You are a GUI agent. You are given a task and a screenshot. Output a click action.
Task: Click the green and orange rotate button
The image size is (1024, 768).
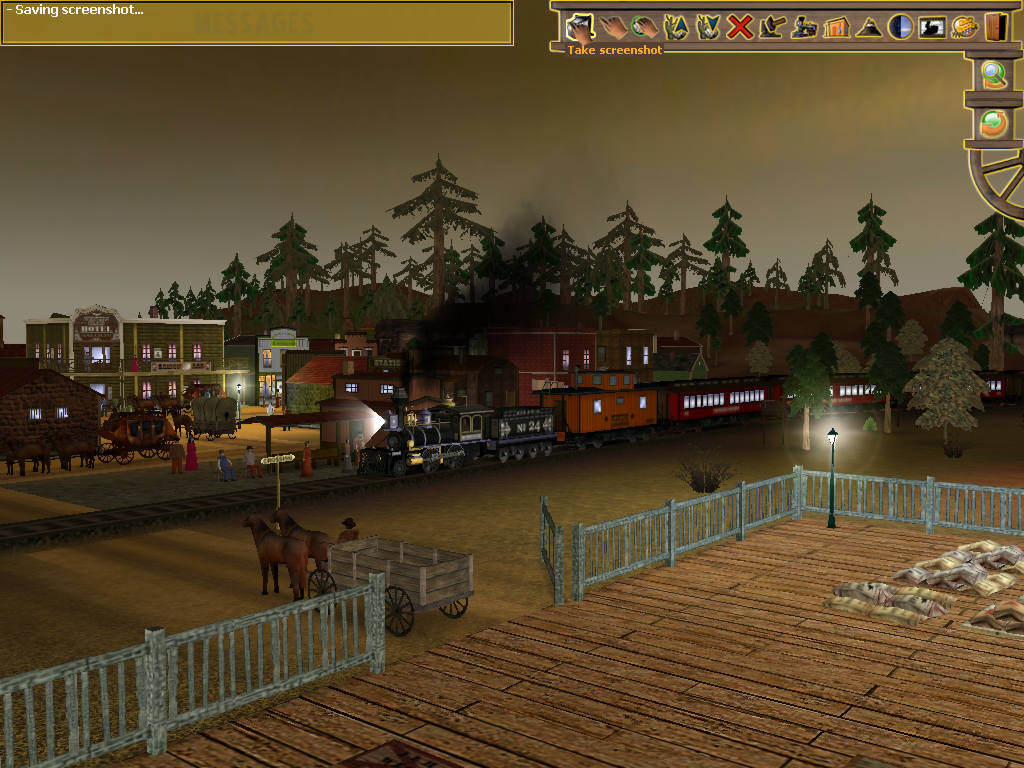[x=993, y=122]
